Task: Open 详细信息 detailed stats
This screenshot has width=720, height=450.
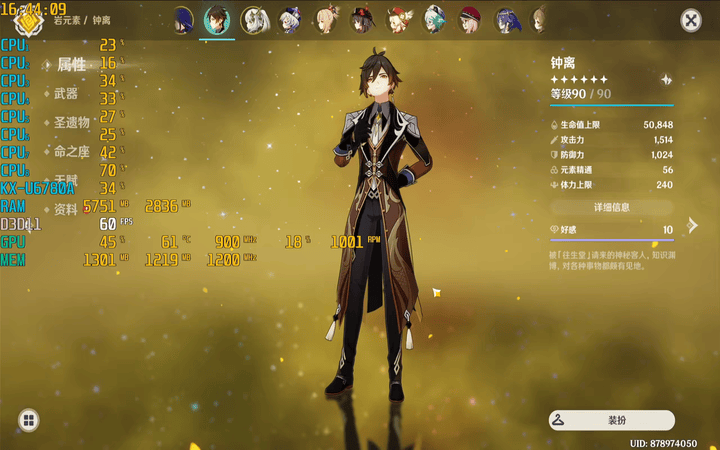Action: pyautogui.click(x=611, y=207)
